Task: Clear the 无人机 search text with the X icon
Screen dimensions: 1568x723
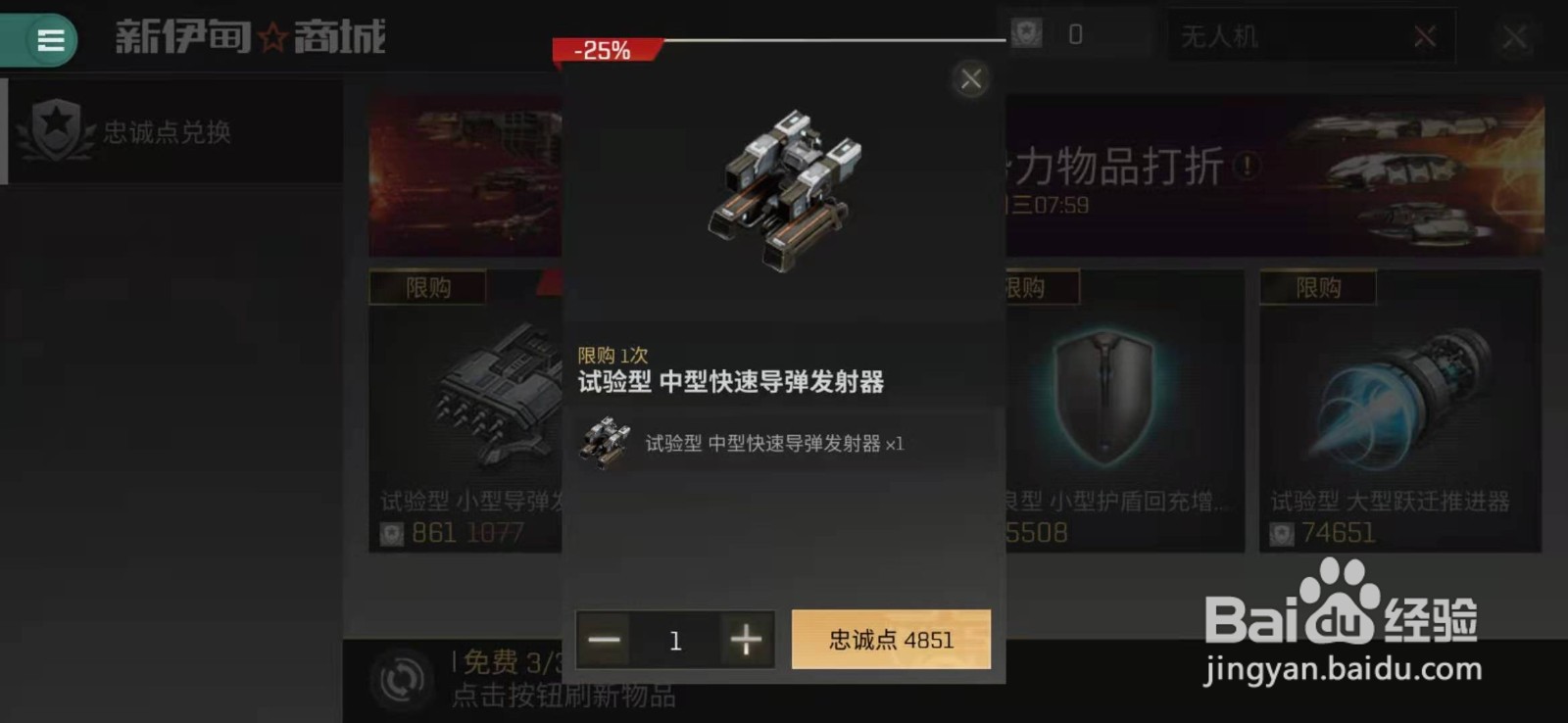Action: [1427, 36]
